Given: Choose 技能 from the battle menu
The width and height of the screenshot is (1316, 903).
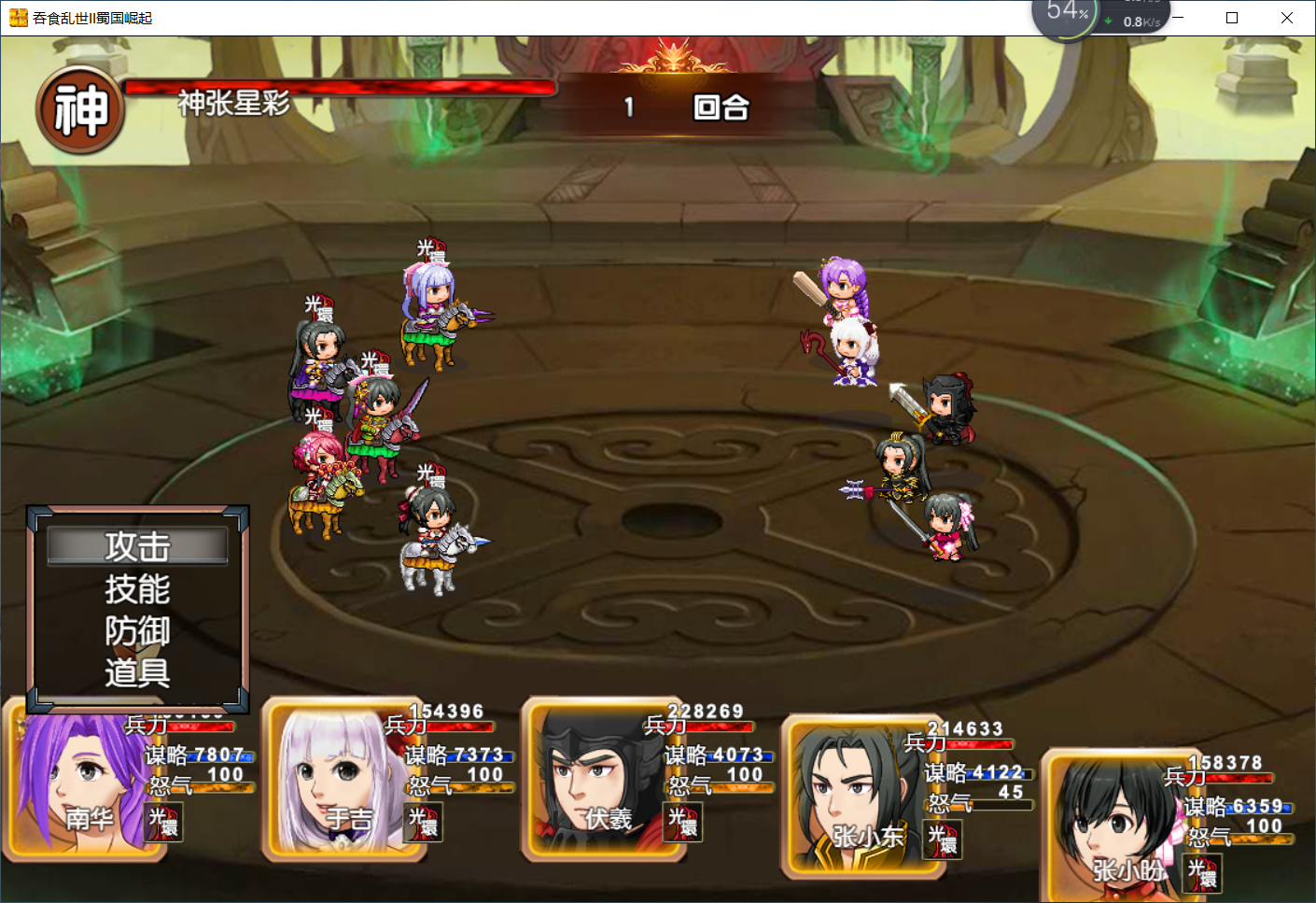Looking at the screenshot, I should pyautogui.click(x=137, y=589).
